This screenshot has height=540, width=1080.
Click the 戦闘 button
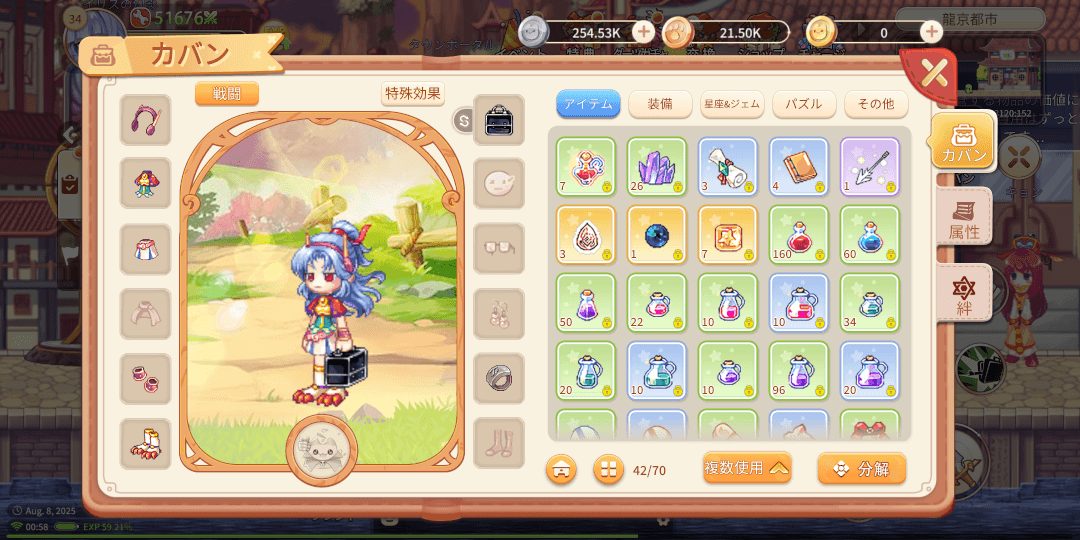227,94
